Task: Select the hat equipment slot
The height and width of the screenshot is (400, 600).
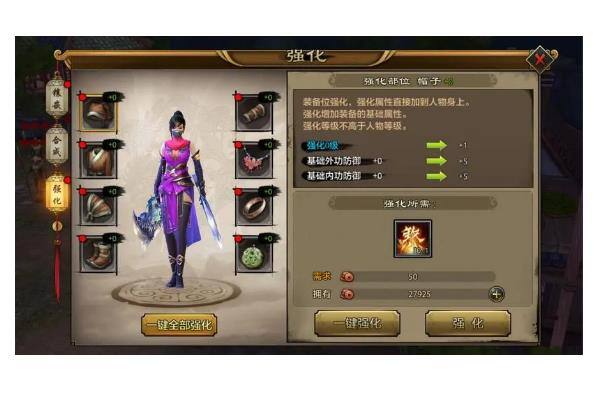Action: pyautogui.click(x=98, y=114)
